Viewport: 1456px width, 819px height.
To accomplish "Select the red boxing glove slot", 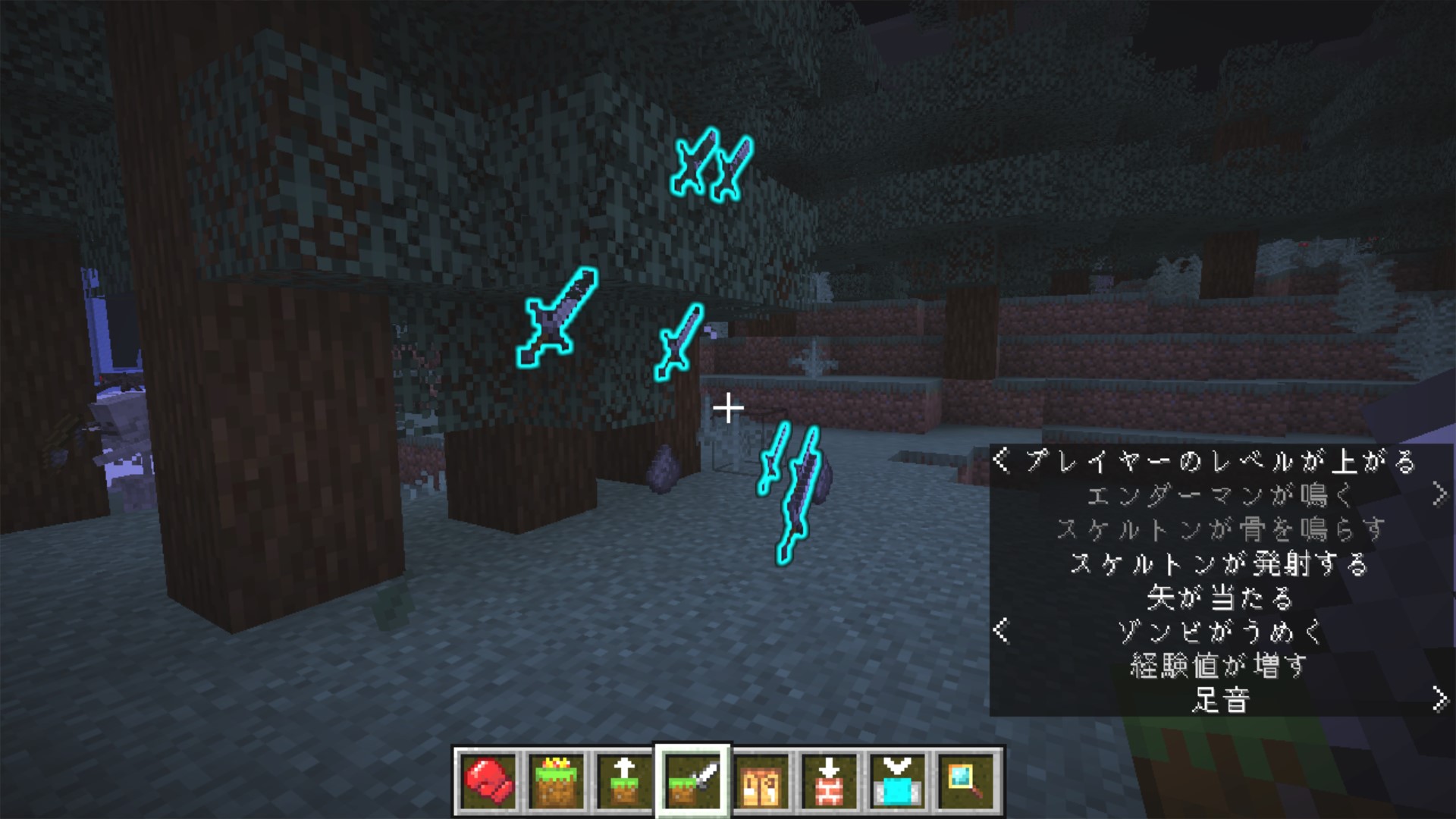I will (488, 781).
